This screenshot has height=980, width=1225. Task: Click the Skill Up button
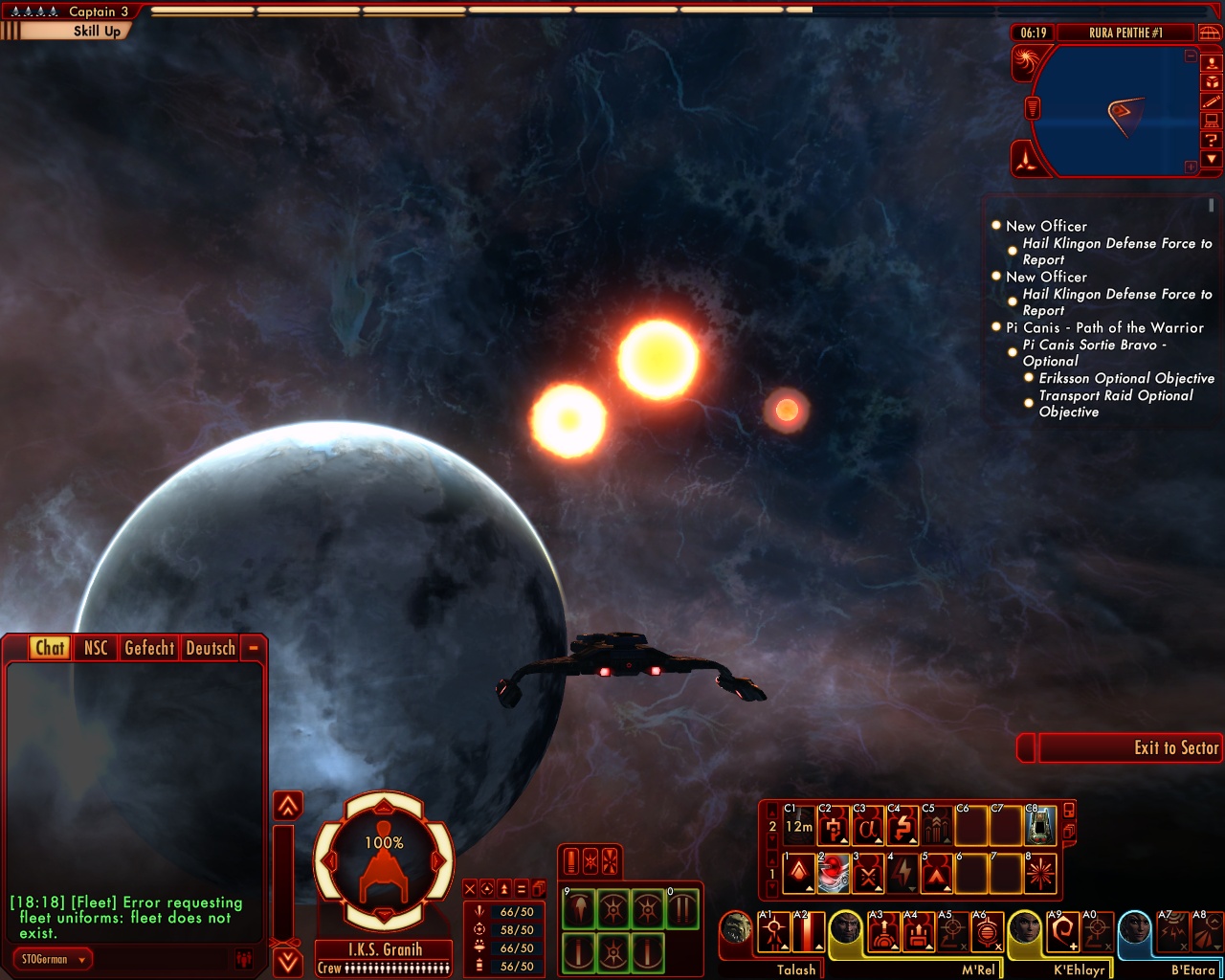[x=96, y=31]
